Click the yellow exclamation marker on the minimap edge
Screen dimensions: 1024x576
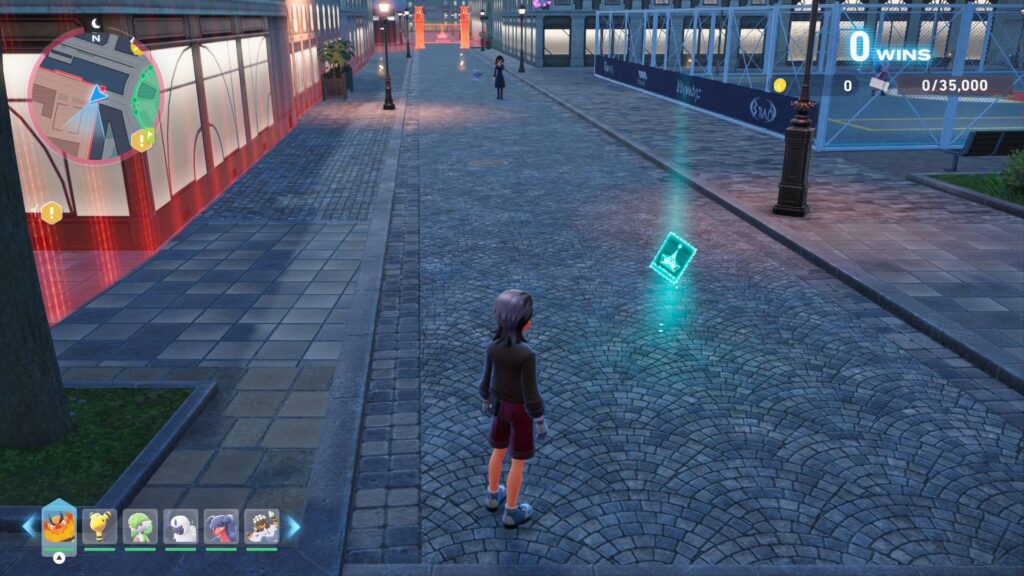(142, 140)
